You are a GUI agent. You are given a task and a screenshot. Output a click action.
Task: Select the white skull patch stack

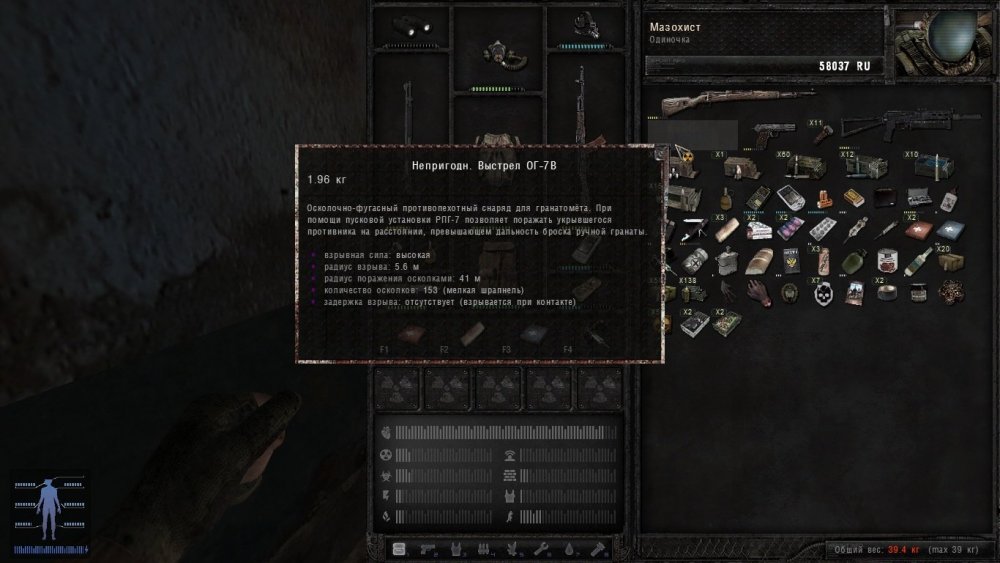coord(822,293)
